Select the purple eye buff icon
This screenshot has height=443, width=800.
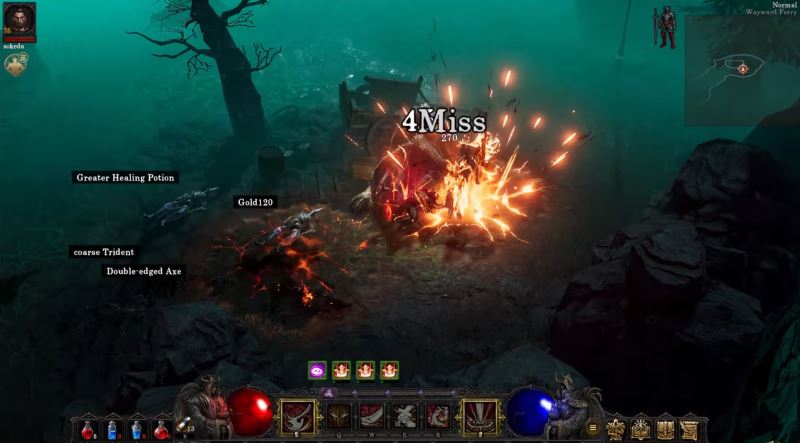tap(317, 370)
